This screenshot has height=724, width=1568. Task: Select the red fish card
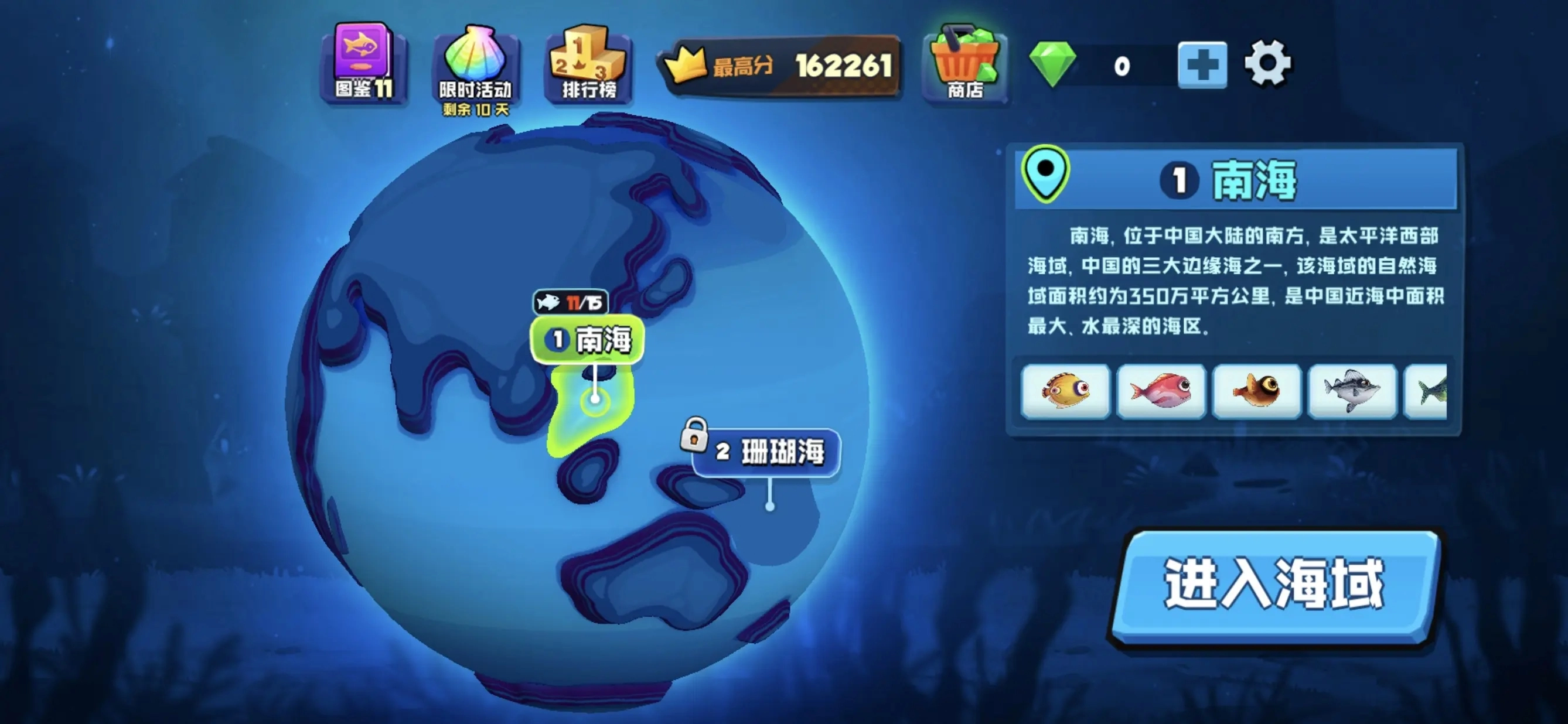coord(1161,392)
